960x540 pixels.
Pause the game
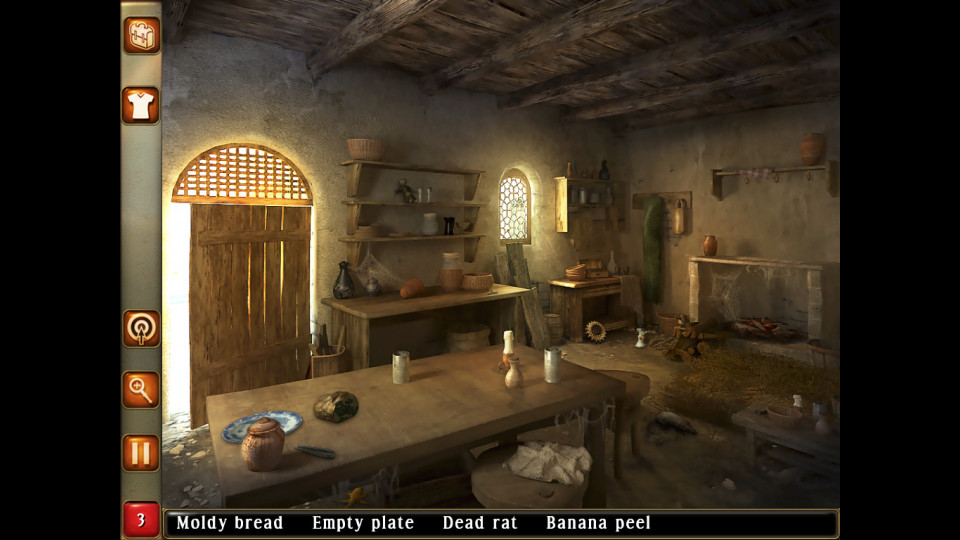(x=141, y=452)
